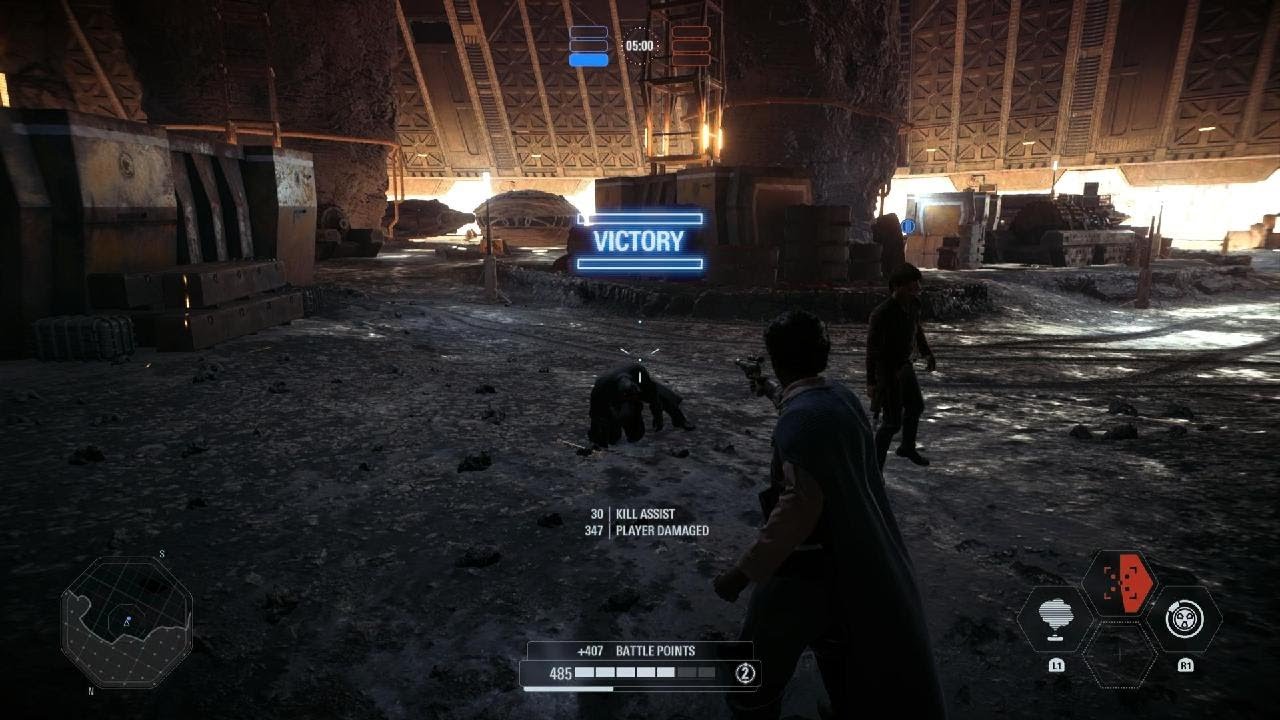This screenshot has height=720, width=1280.
Task: Activate the Smoke Grenade cloud ability
Action: 1056,619
